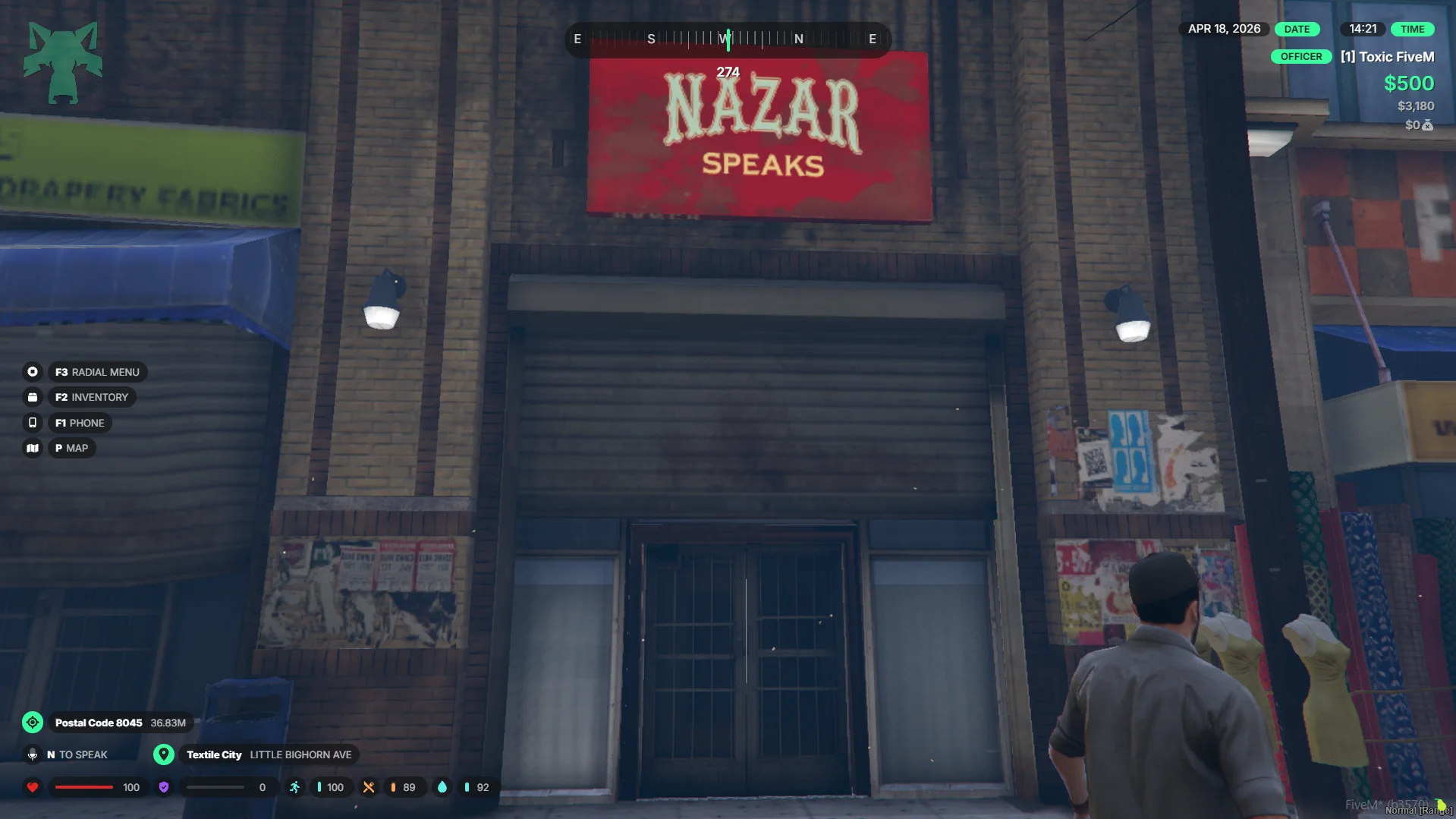Click the green server mascot logo
The width and height of the screenshot is (1456, 819).
click(x=63, y=62)
